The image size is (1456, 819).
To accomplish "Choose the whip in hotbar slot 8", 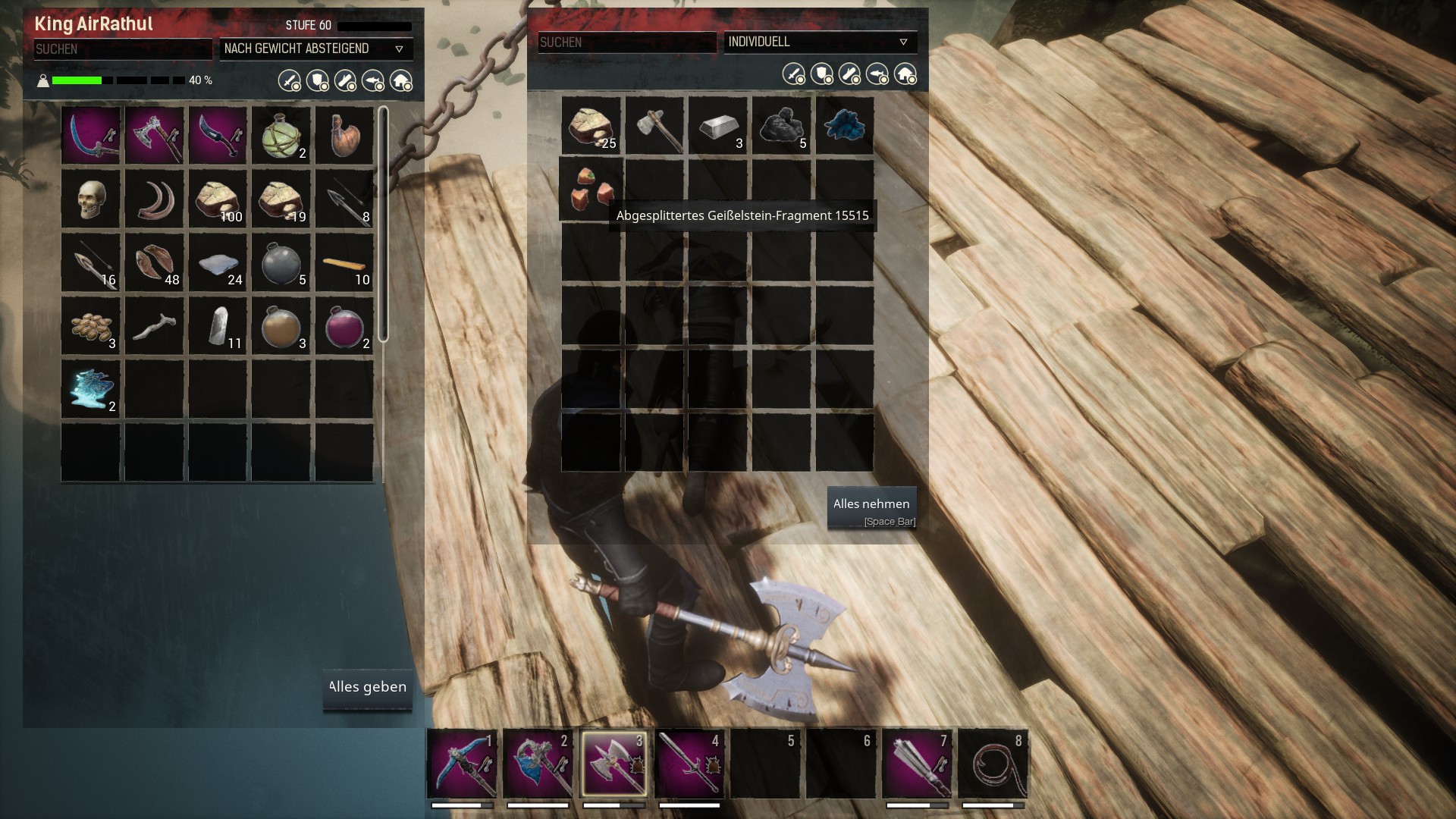I will click(993, 763).
